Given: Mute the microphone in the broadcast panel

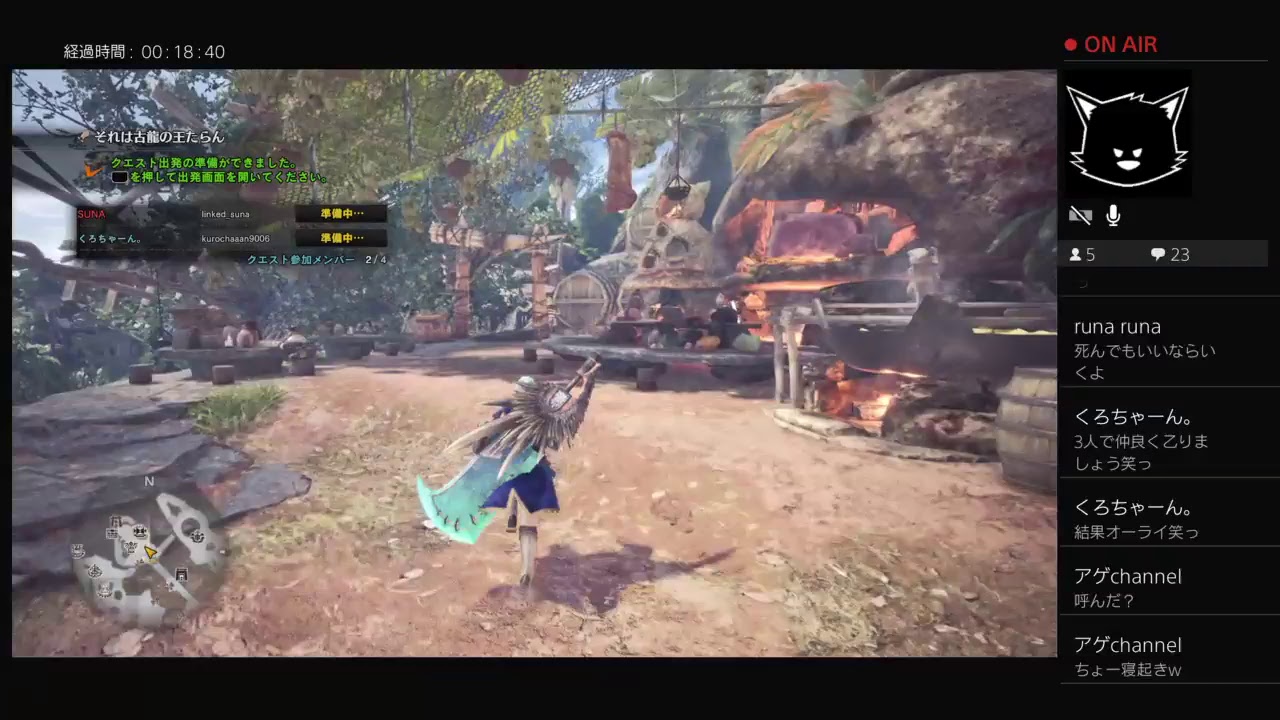Looking at the screenshot, I should click(1112, 215).
